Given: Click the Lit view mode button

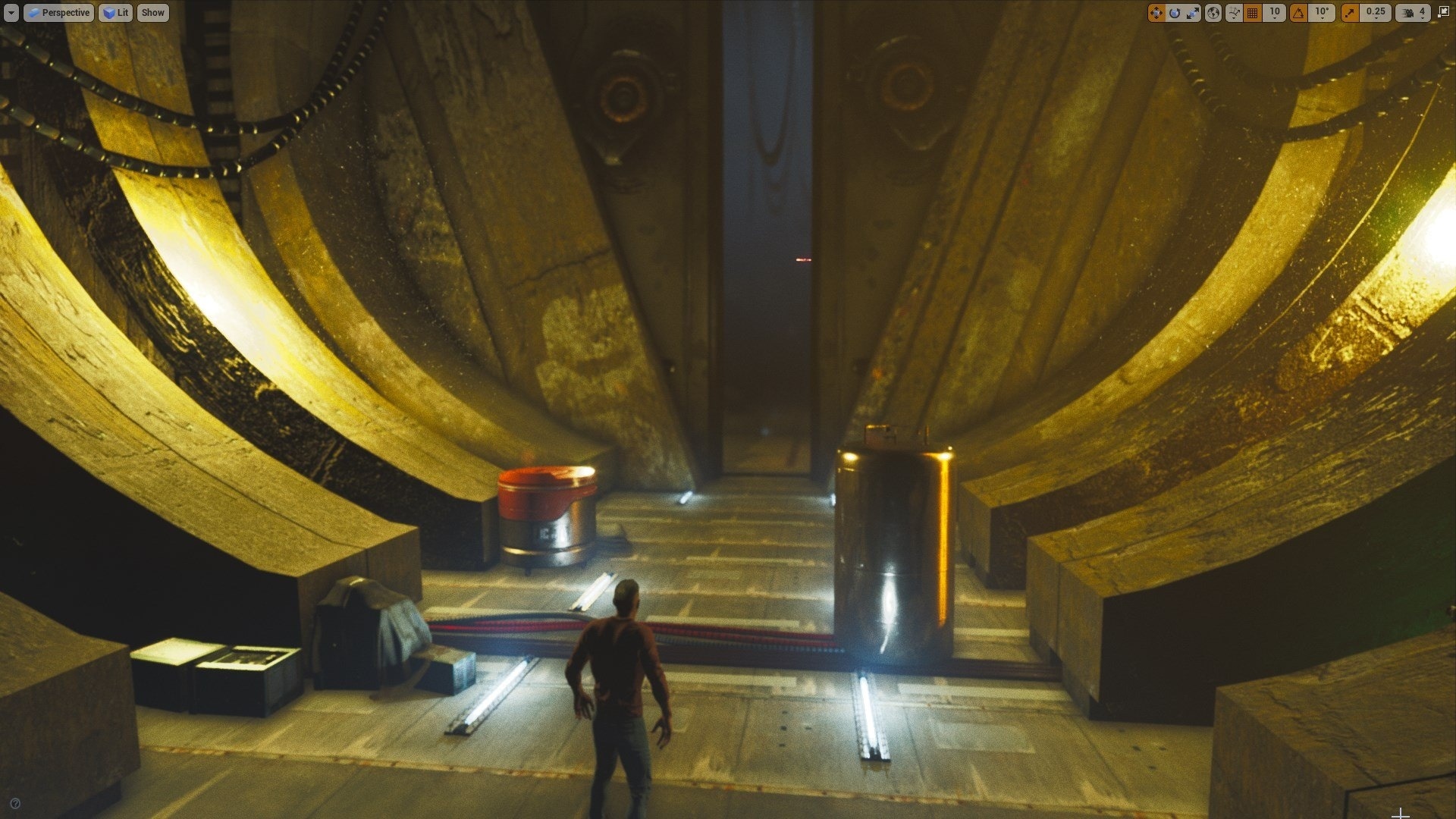Looking at the screenshot, I should point(115,12).
